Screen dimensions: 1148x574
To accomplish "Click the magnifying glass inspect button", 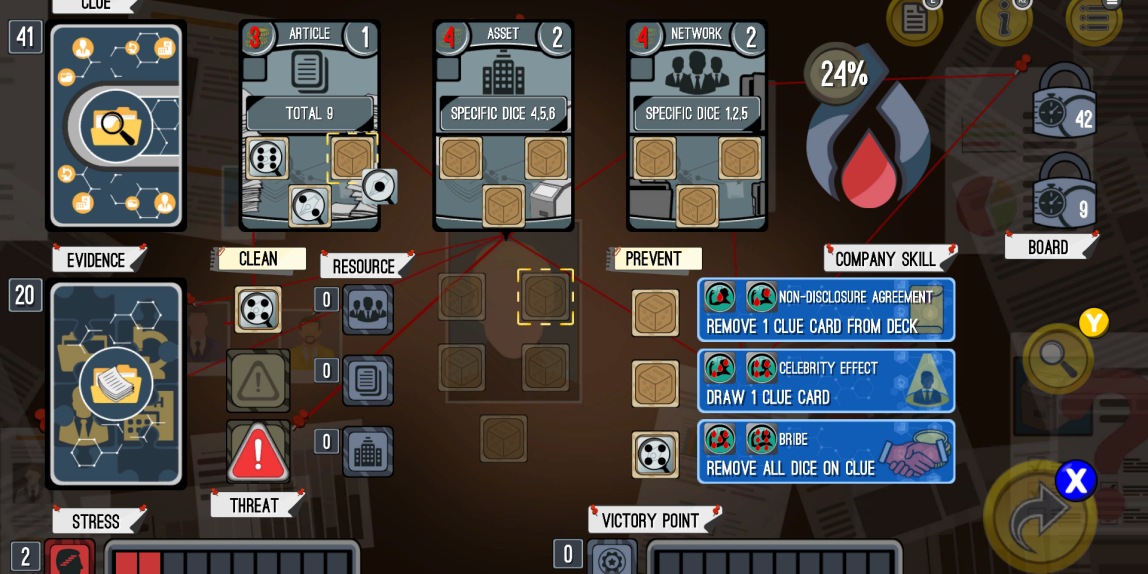I will pyautogui.click(x=1058, y=358).
